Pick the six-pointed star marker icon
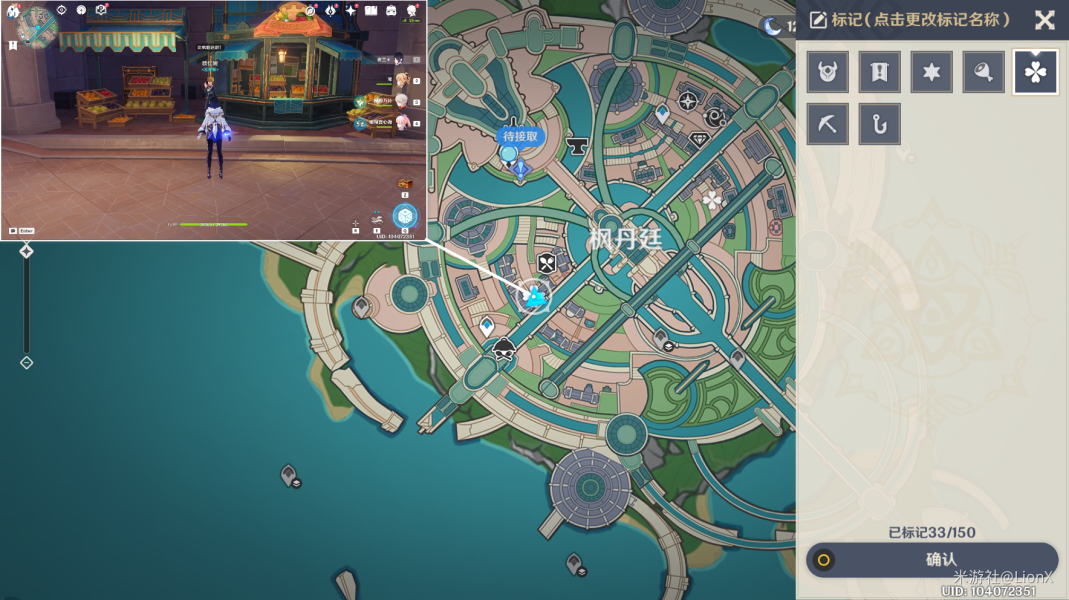The width and height of the screenshot is (1069, 600). coord(932,72)
